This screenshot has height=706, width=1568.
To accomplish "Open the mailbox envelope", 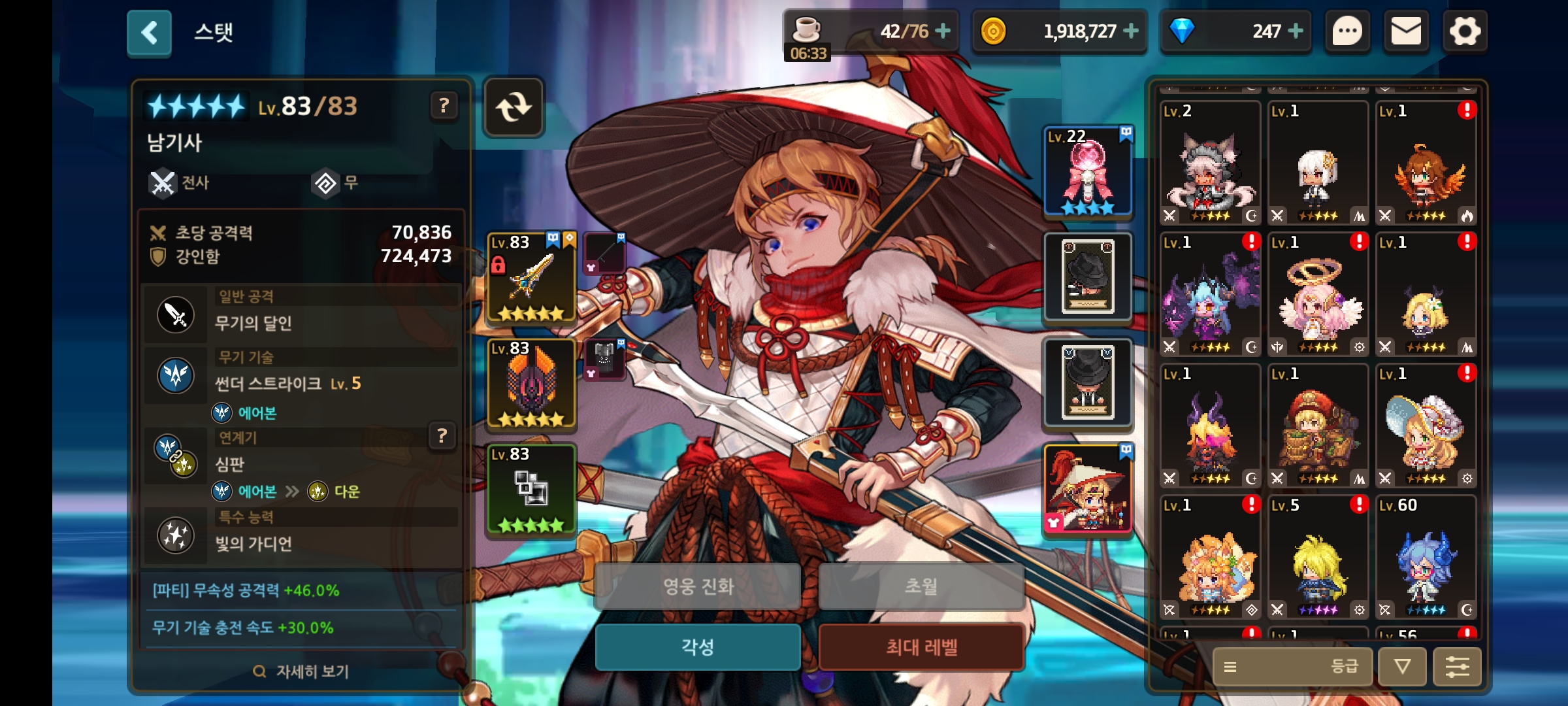I will (1406, 31).
